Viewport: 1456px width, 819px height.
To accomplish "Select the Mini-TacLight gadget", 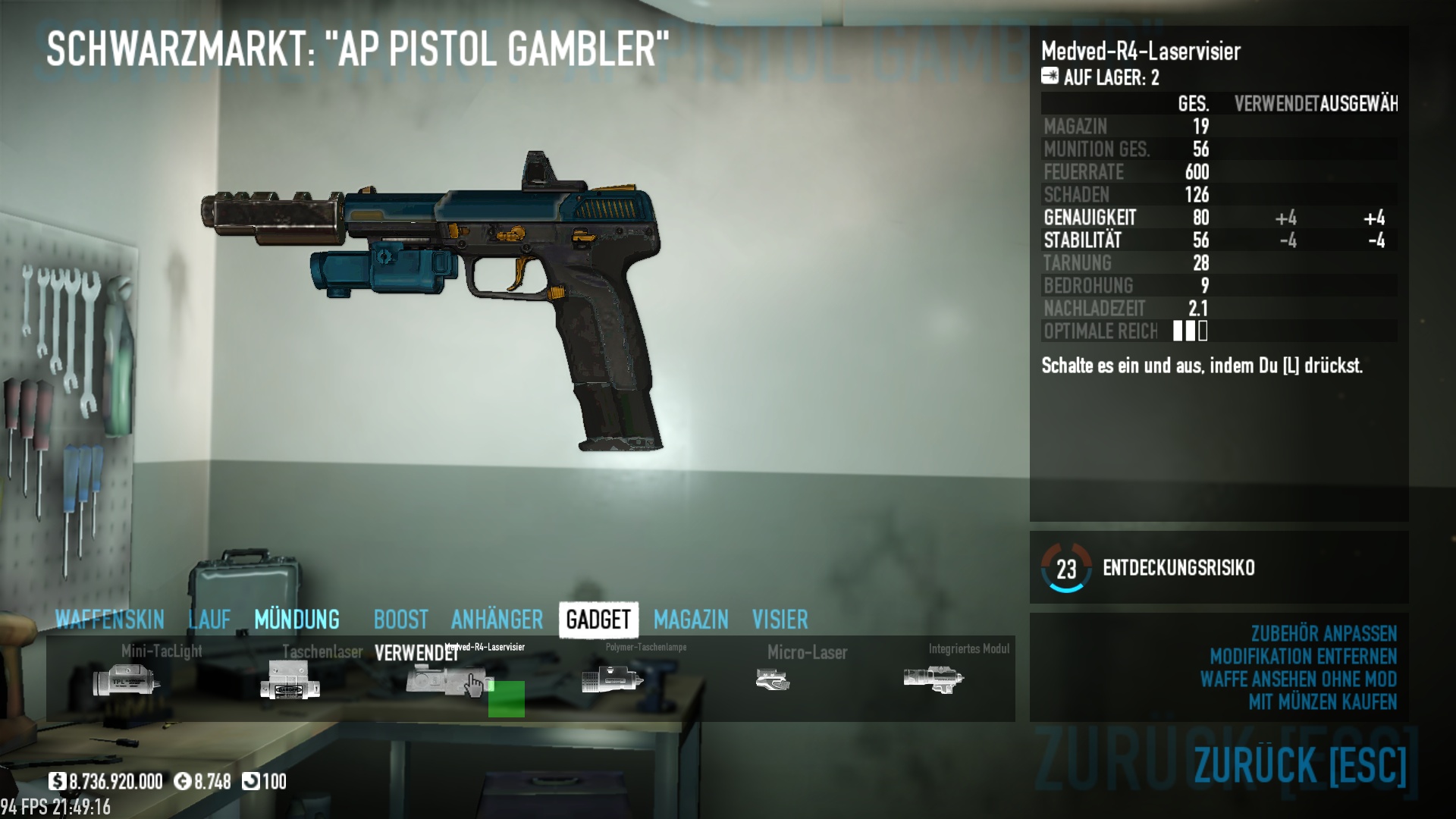I will coord(127,679).
